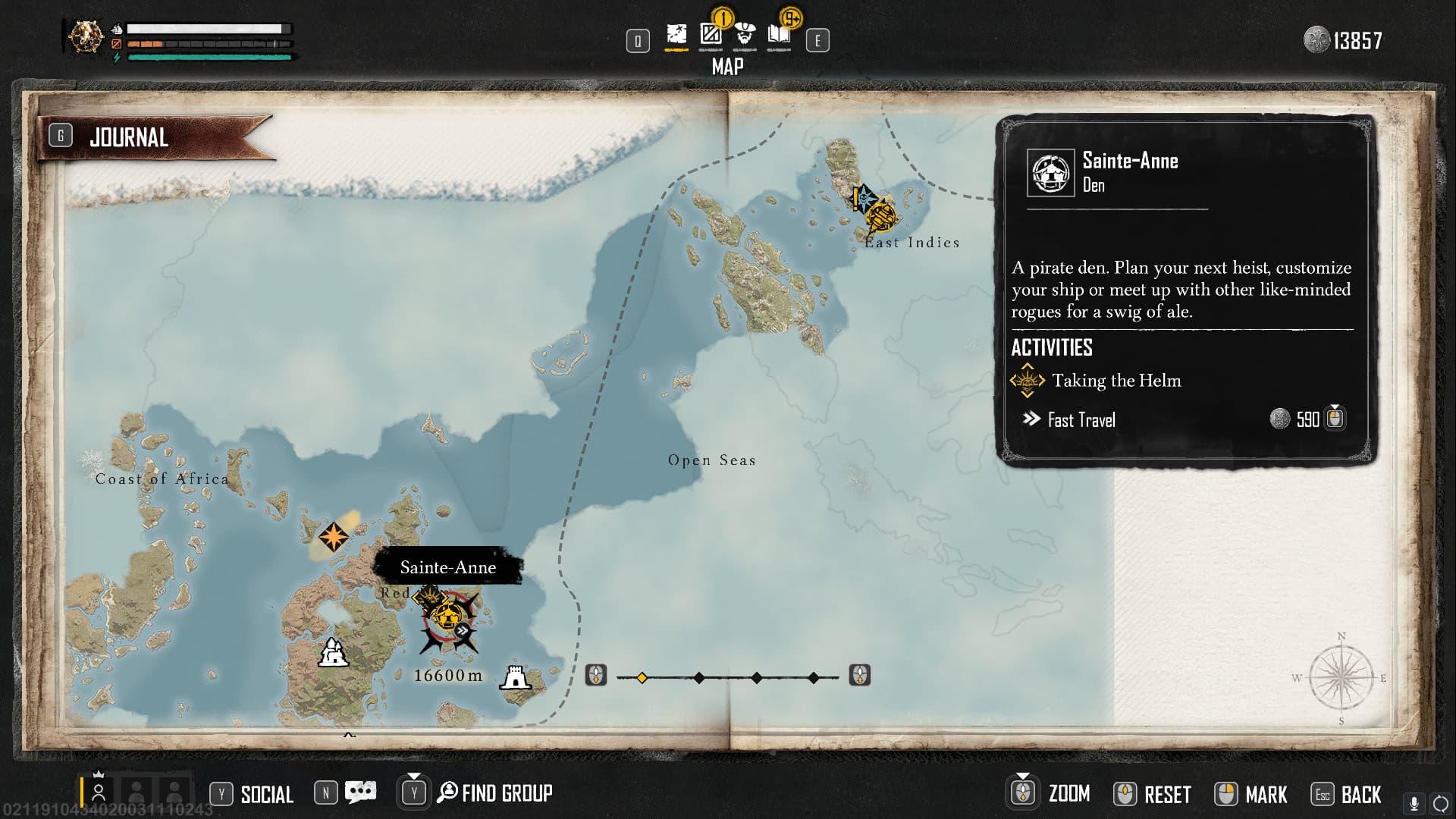Open the open-book codex tab
1456x819 pixels.
click(779, 35)
